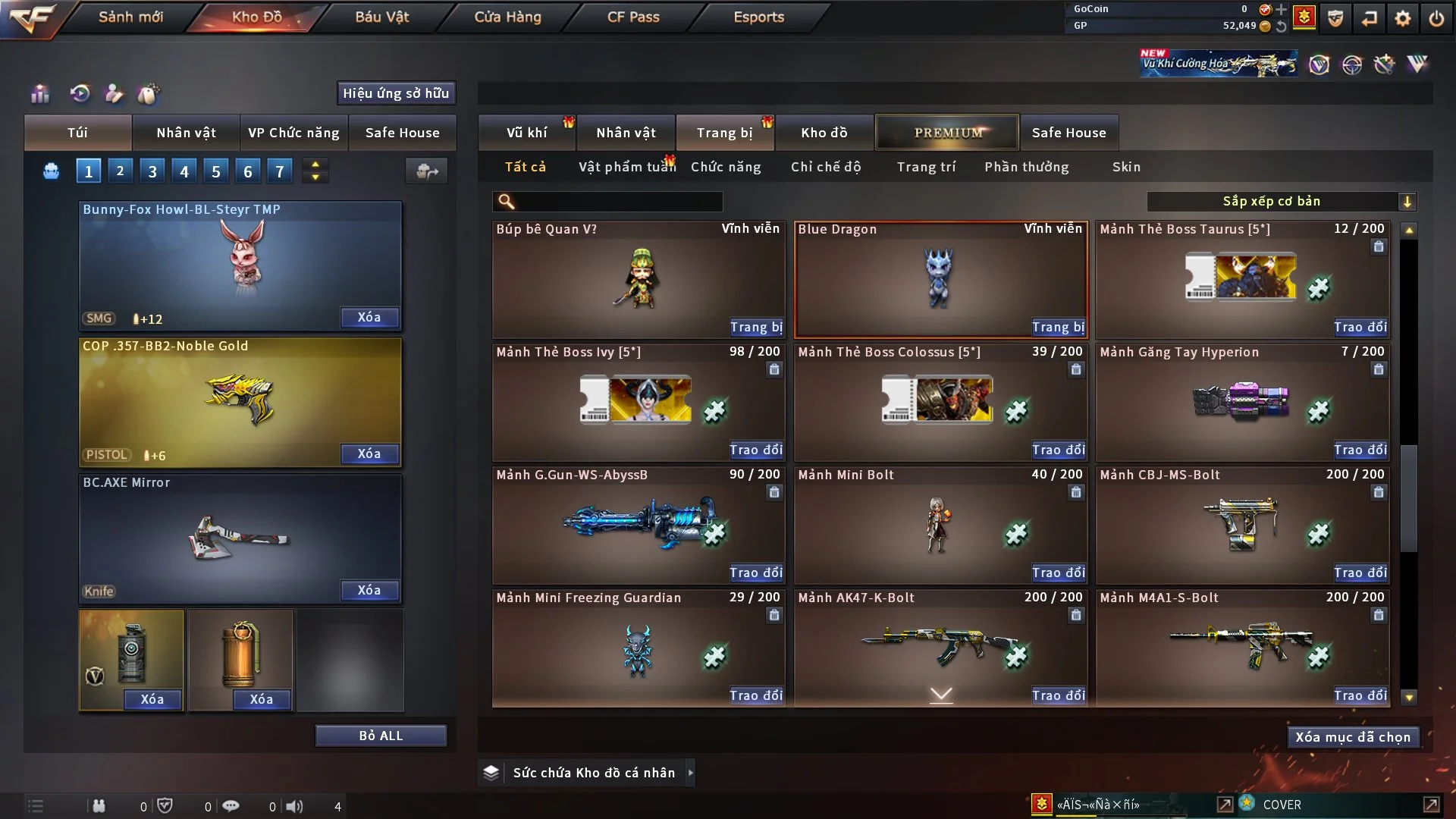Open the Hiệu ứng sở hữu panel
Image resolution: width=1456 pixels, height=819 pixels.
[x=396, y=93]
